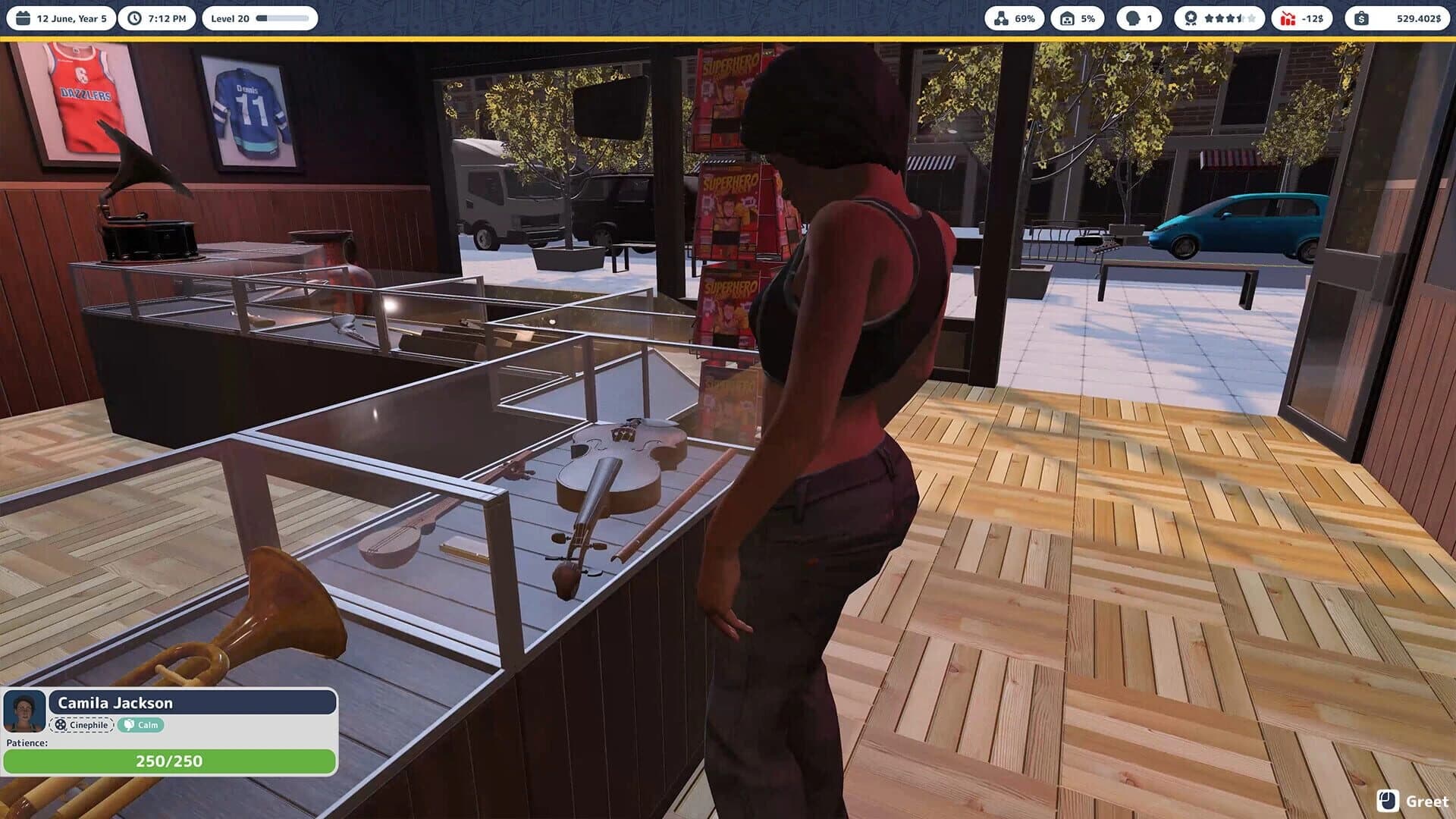Open the shop rating medal icon
The width and height of the screenshot is (1456, 819).
click(1192, 18)
